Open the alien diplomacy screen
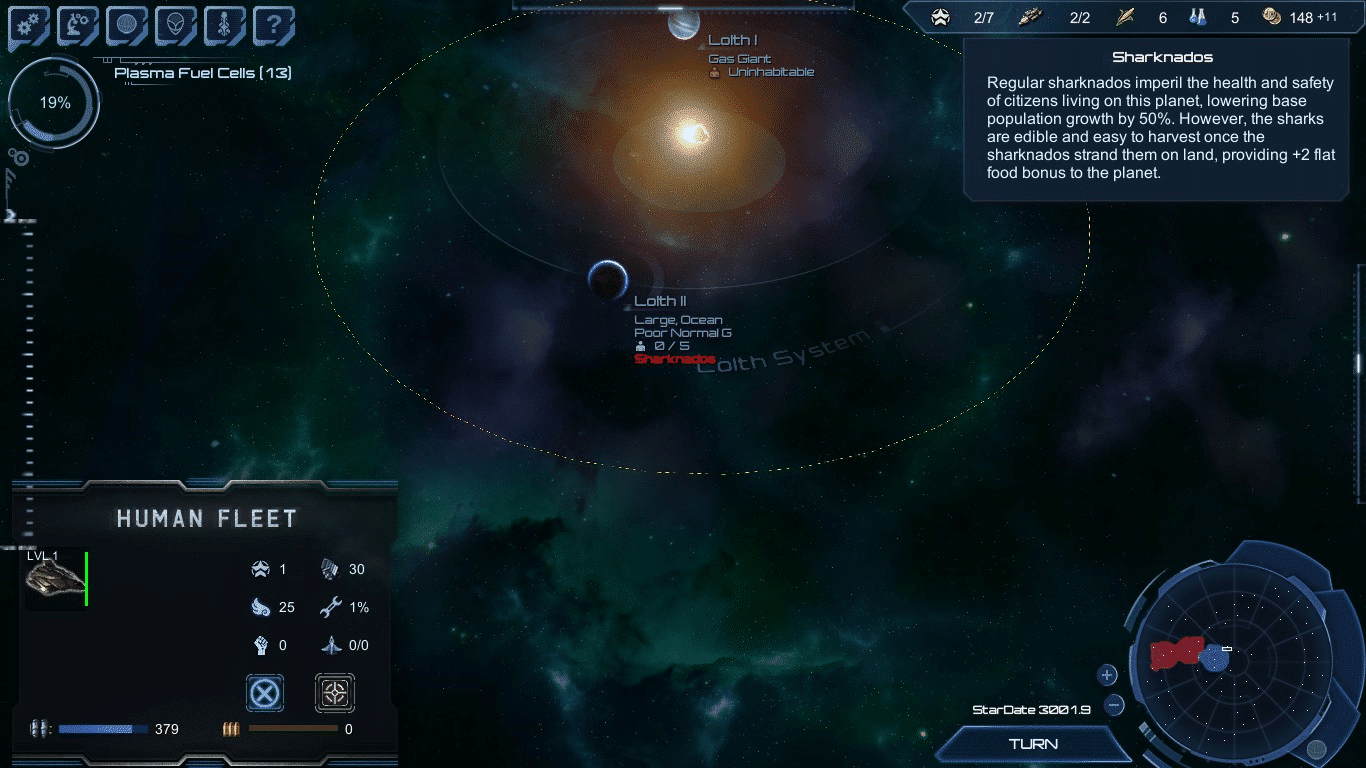The image size is (1366, 768). point(176,27)
